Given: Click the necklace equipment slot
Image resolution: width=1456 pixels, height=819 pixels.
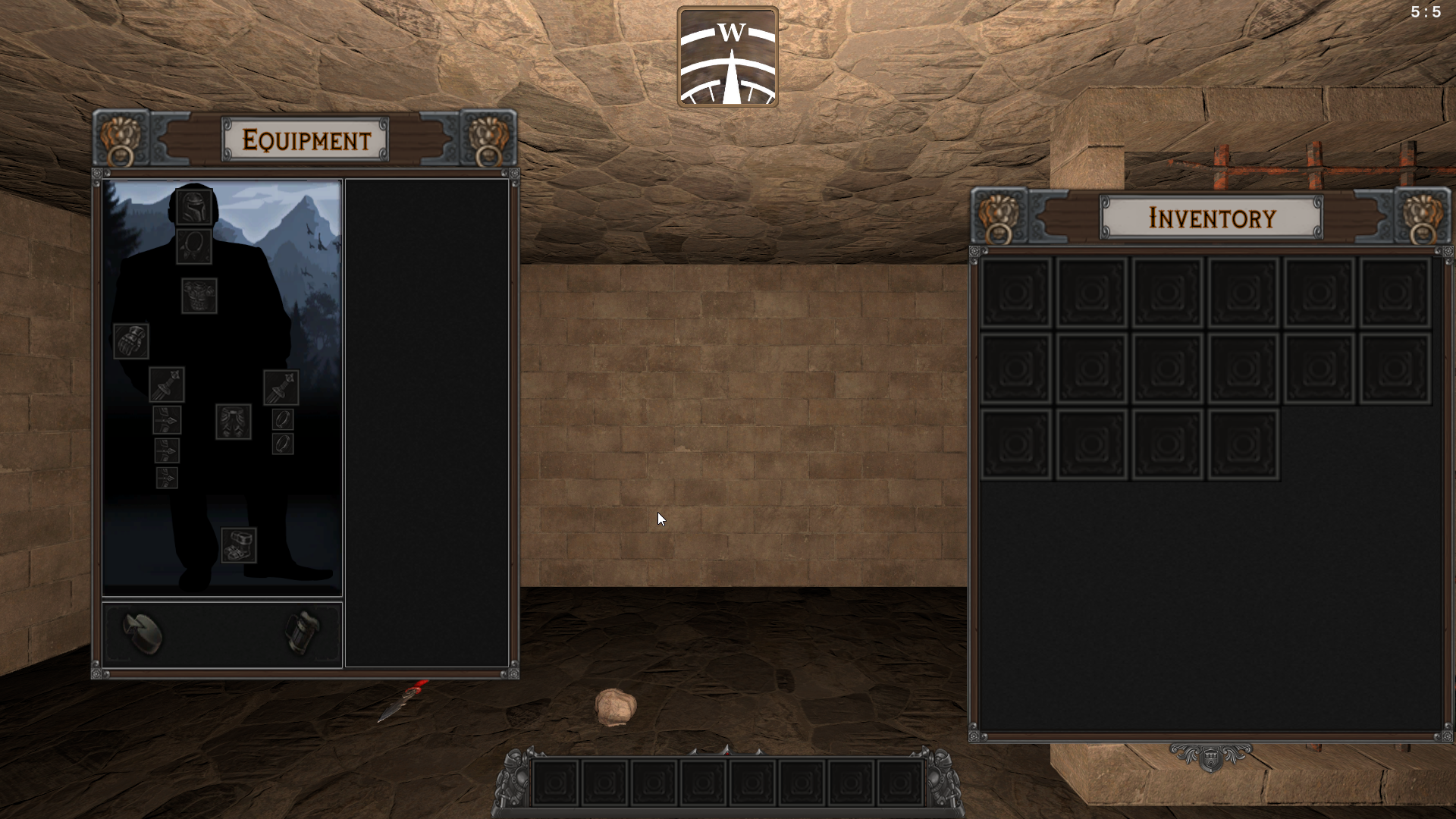Looking at the screenshot, I should [x=194, y=246].
